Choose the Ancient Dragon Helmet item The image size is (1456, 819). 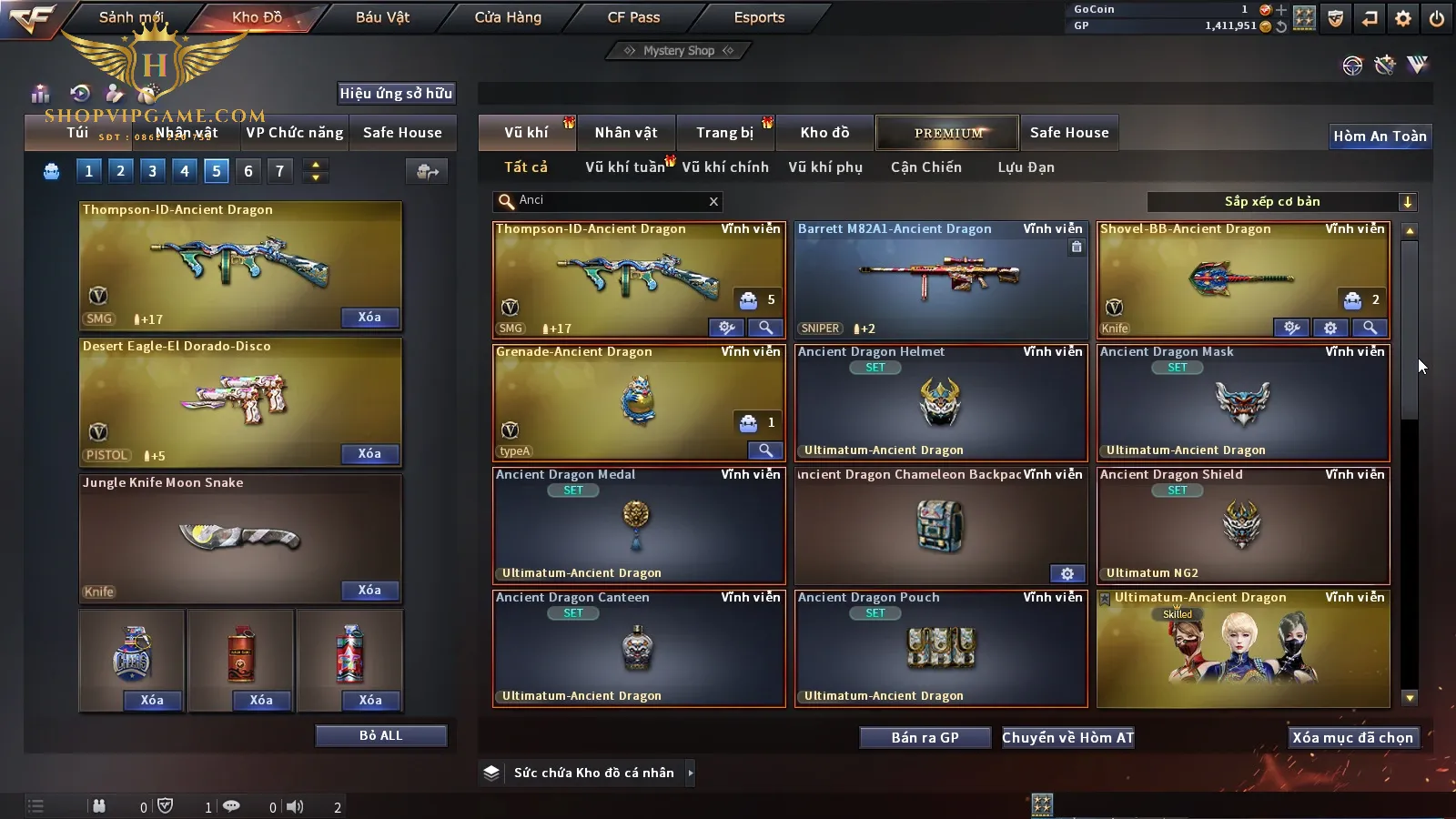click(941, 402)
